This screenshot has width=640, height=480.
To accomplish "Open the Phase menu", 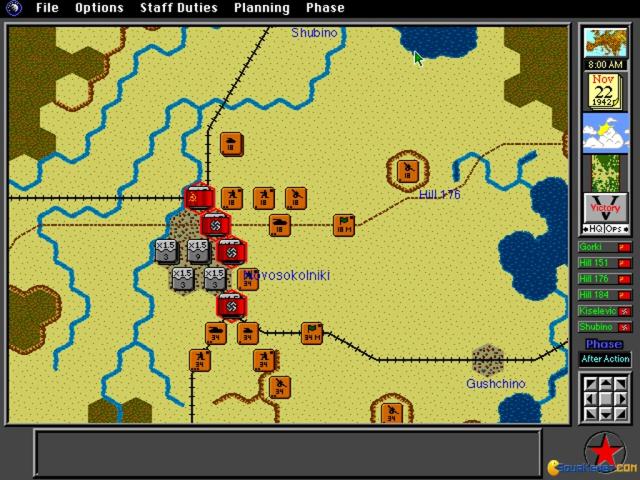I will point(324,8).
